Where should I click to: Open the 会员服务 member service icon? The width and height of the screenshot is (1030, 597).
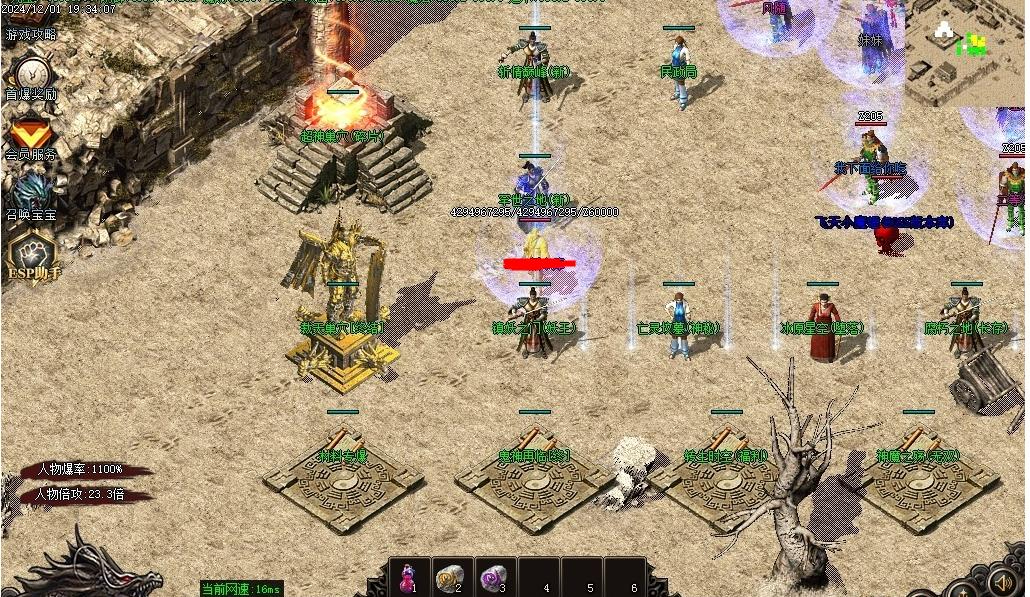(31, 136)
